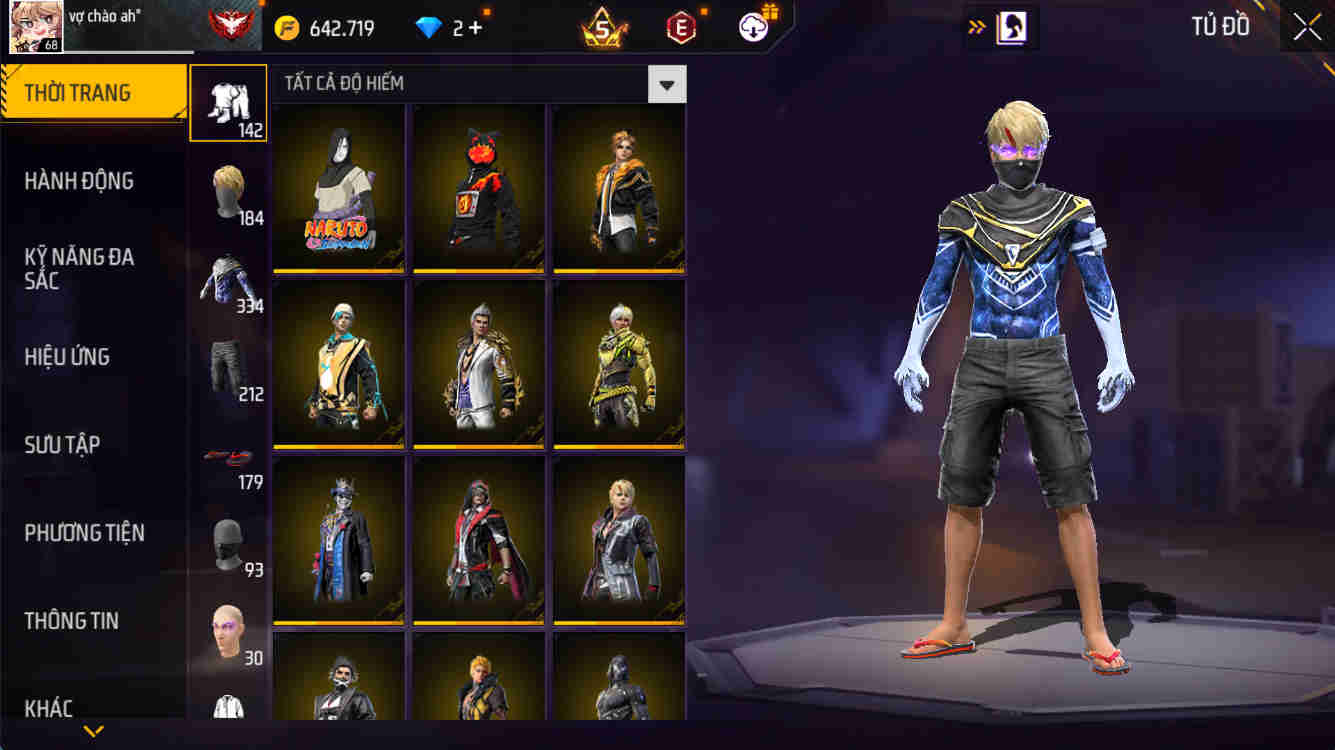Open the HIỆU ỨNG menu item
The height and width of the screenshot is (750, 1335).
(x=91, y=357)
